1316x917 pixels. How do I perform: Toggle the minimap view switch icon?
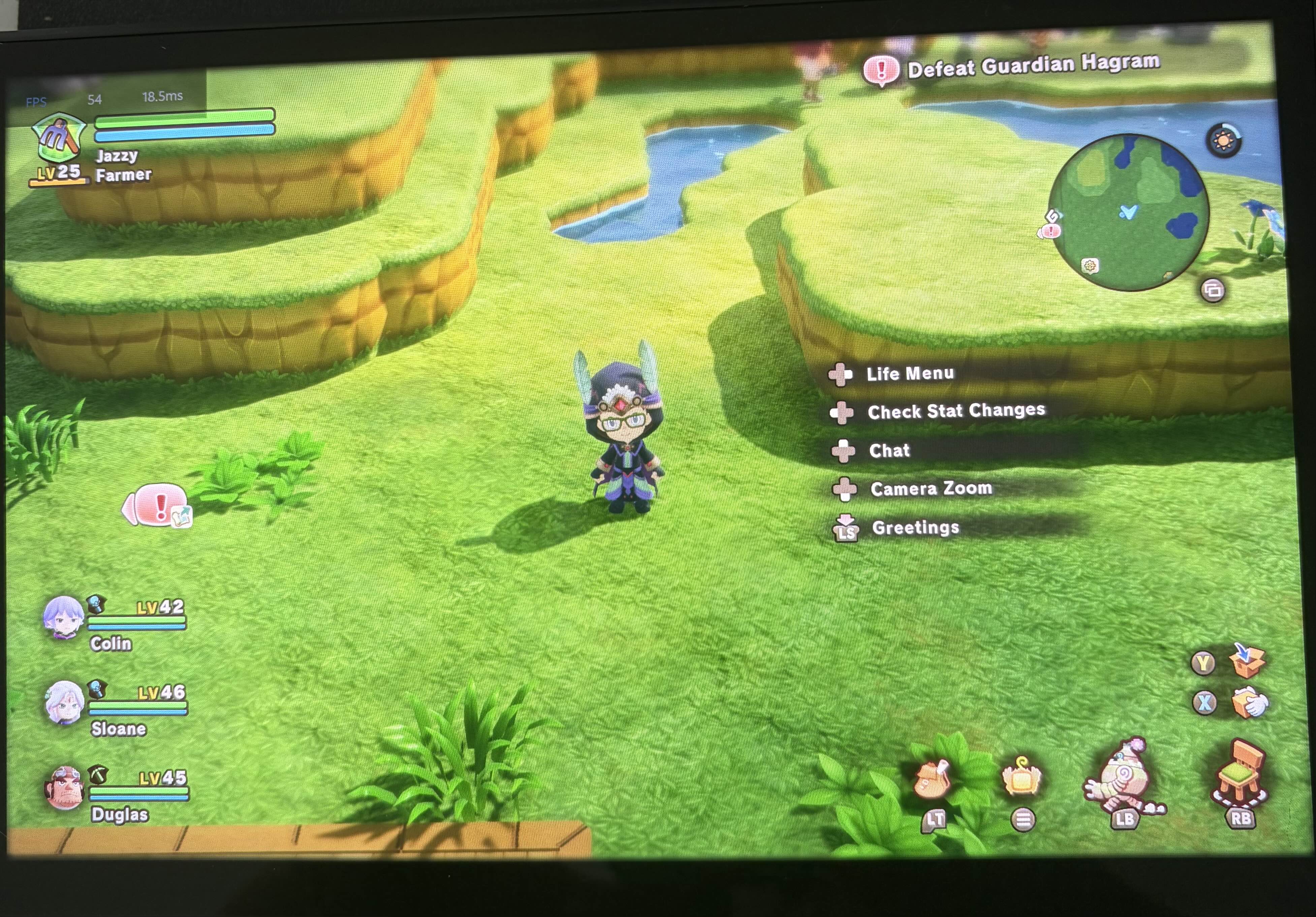click(x=1212, y=291)
